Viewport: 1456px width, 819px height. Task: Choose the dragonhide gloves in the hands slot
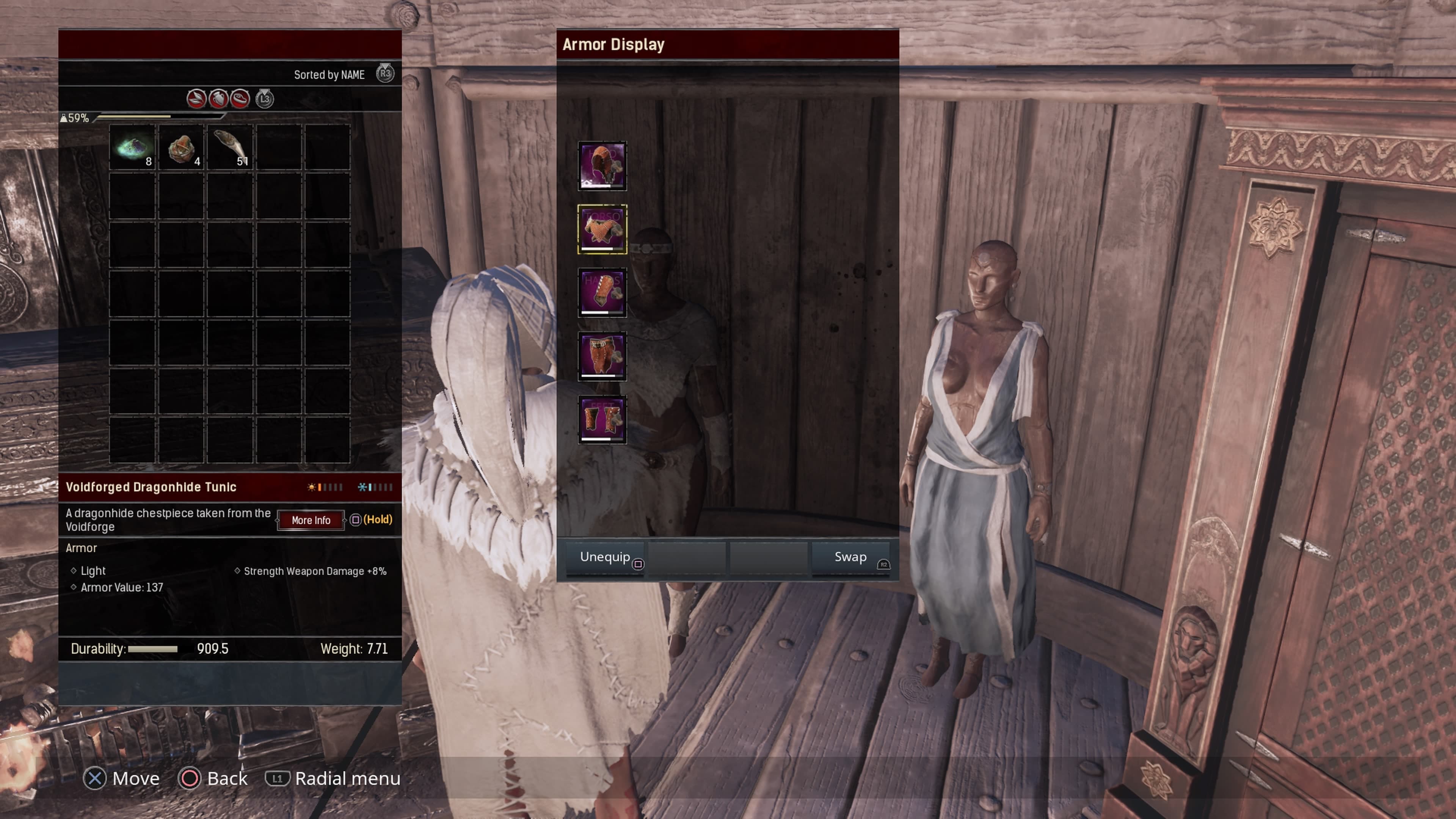(x=602, y=292)
